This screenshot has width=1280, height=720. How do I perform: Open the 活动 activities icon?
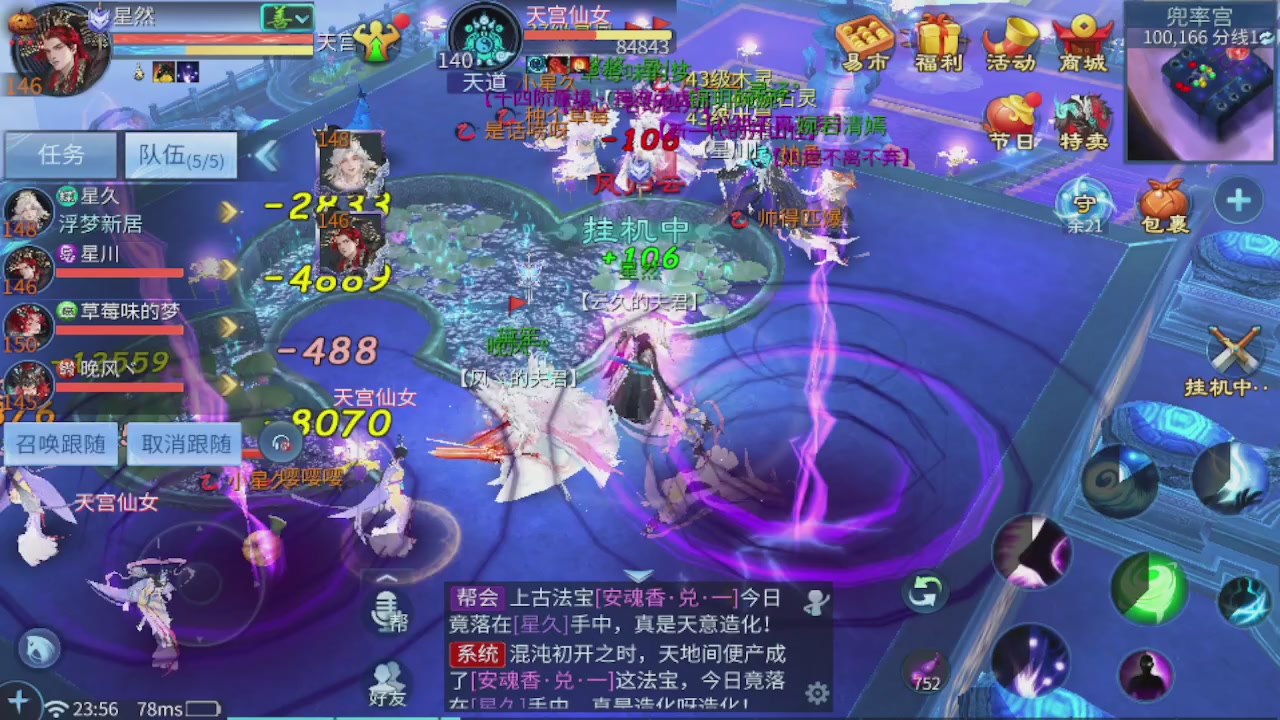tap(1010, 42)
